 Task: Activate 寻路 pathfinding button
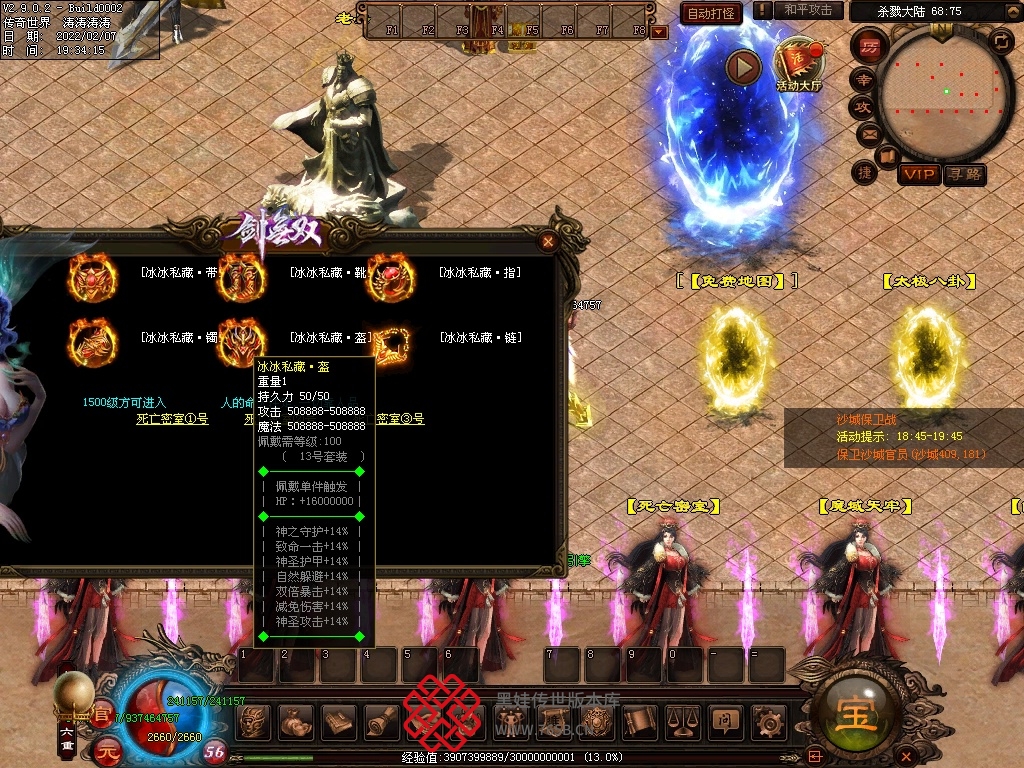coord(965,174)
